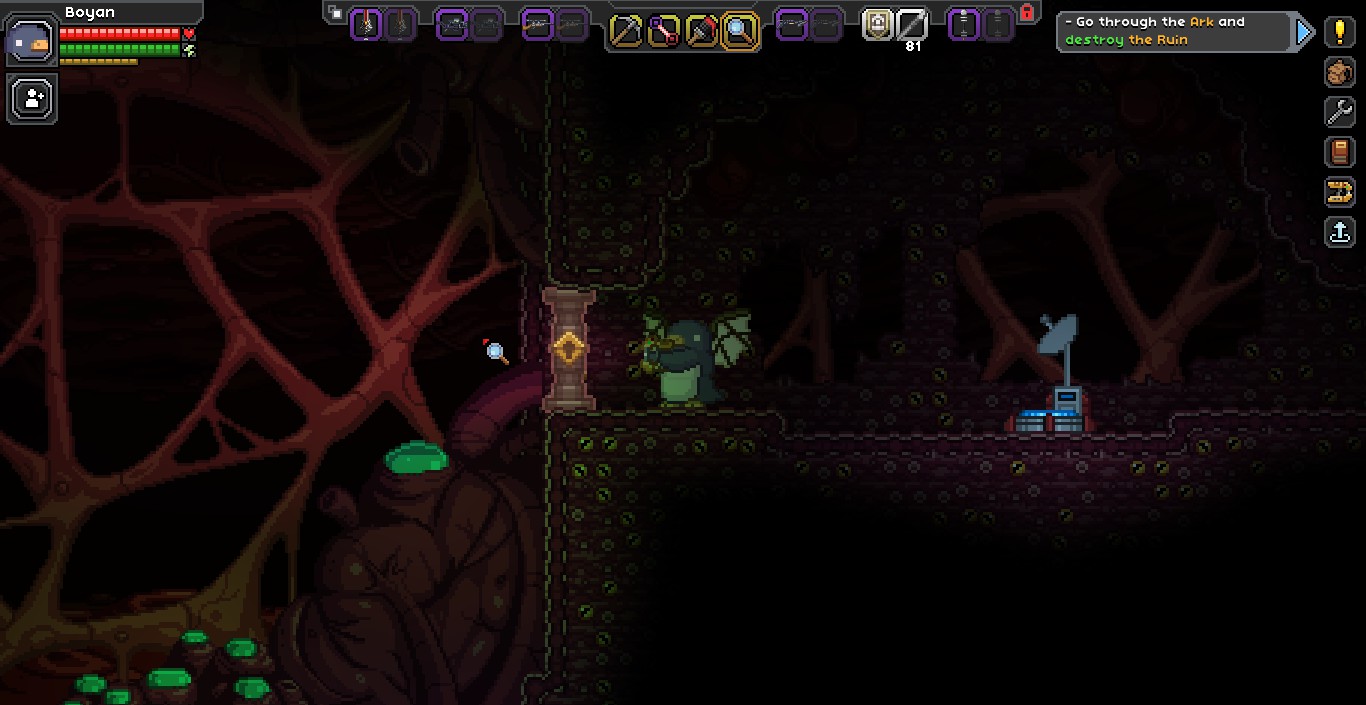Beam up with the teleport arrow icon
The image size is (1366, 705).
tap(1340, 232)
